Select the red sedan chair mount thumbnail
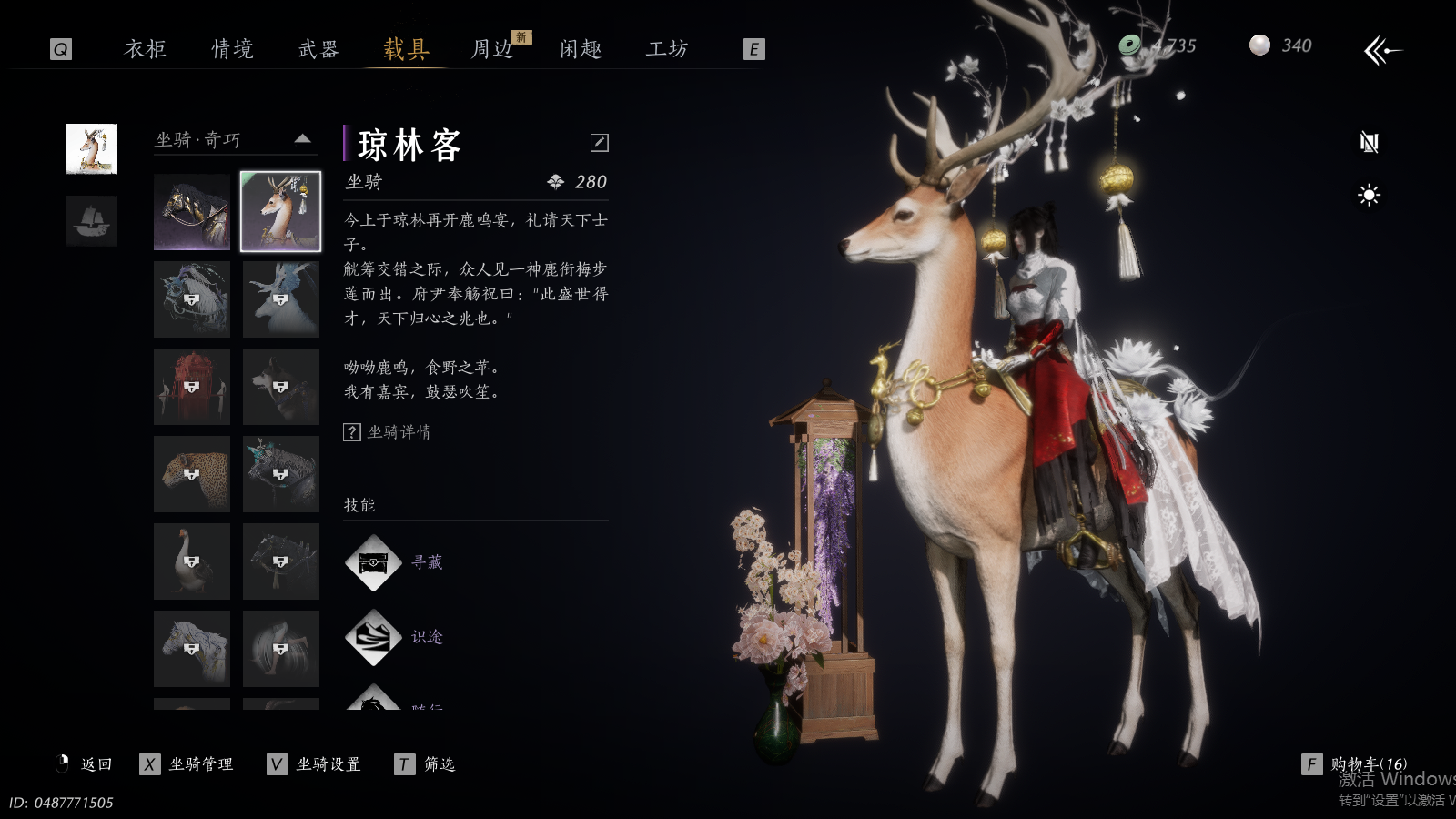This screenshot has width=1456, height=819. (192, 387)
